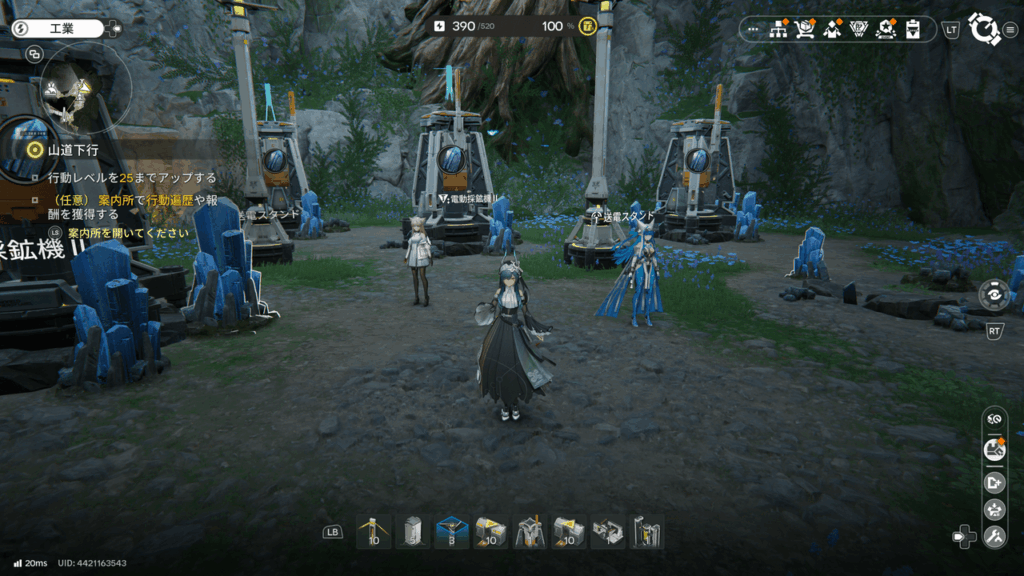Click the wrench and hammer build button

click(x=994, y=537)
